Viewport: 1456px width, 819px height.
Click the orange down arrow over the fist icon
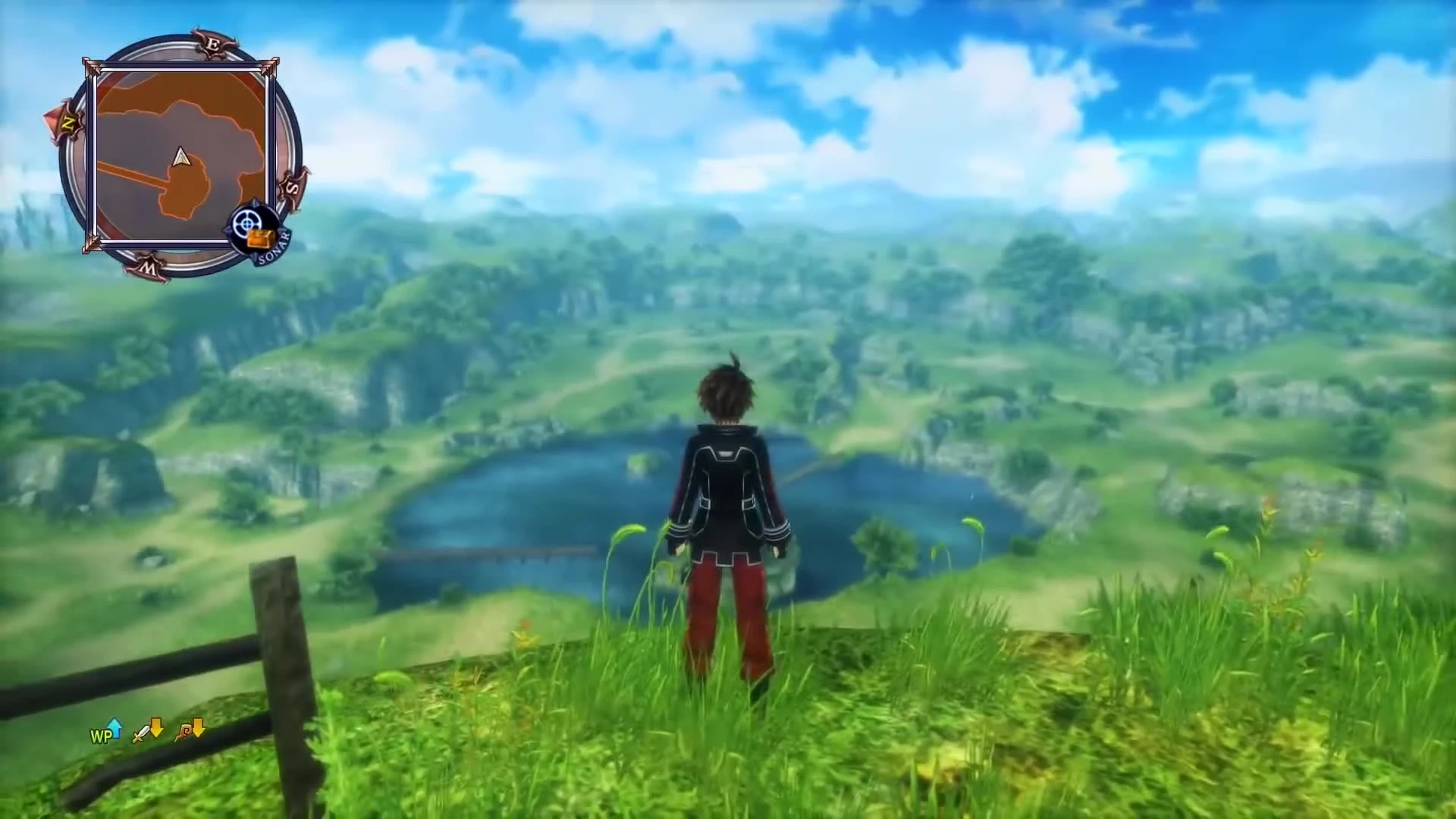(198, 729)
